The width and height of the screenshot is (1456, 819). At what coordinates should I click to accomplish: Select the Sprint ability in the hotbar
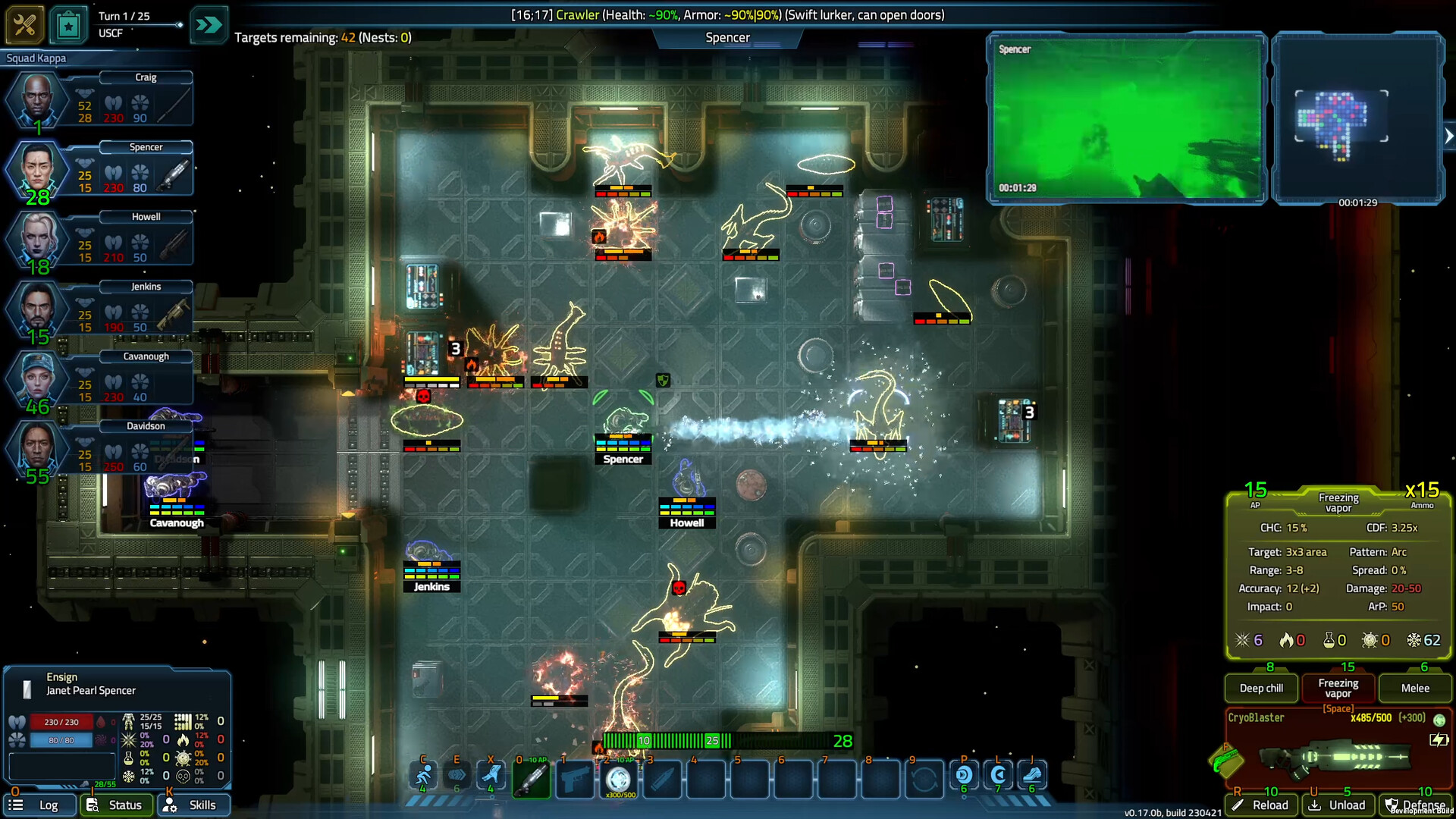coord(422,776)
